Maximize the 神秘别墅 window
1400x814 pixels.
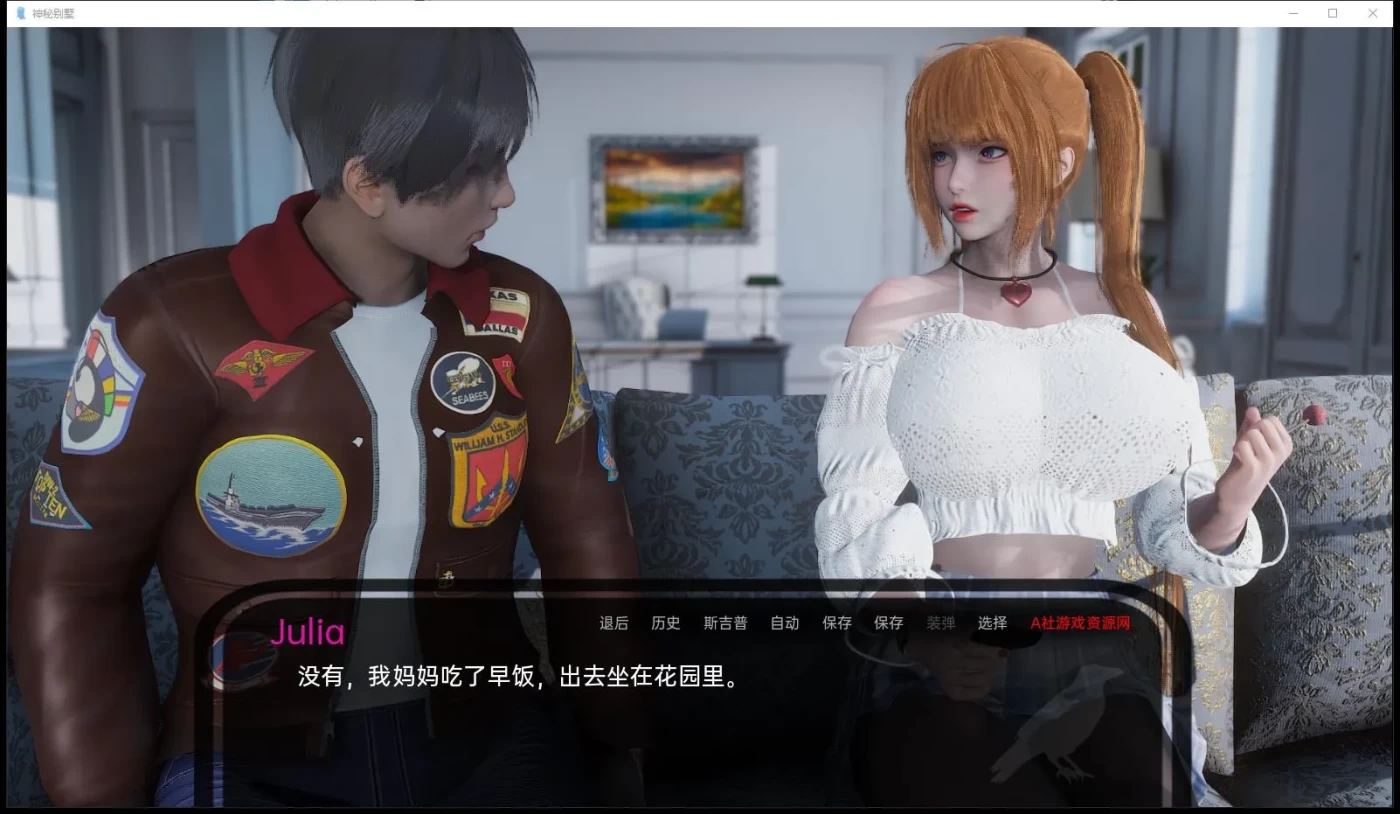[x=1331, y=13]
